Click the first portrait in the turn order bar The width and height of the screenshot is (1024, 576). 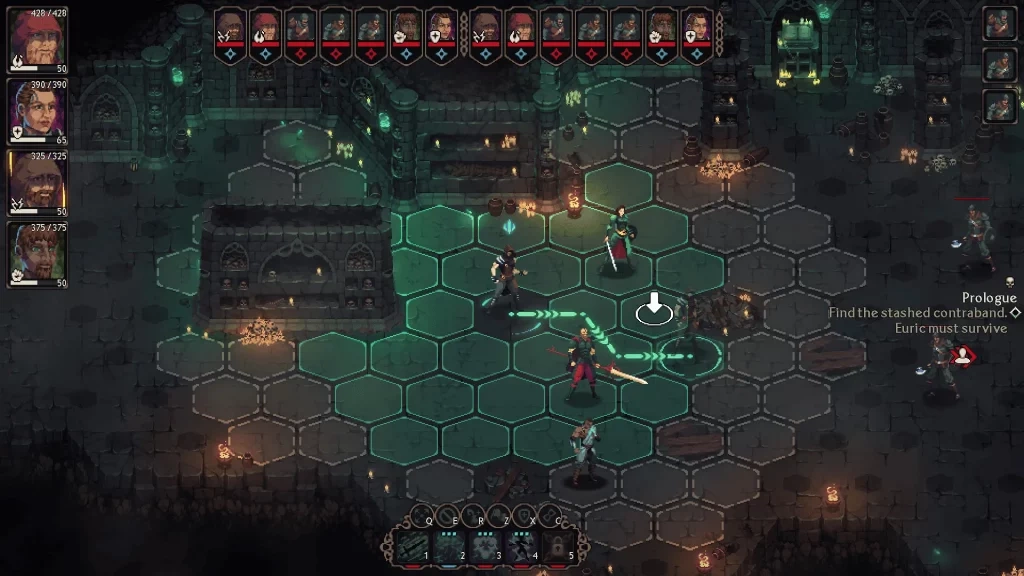coord(230,28)
